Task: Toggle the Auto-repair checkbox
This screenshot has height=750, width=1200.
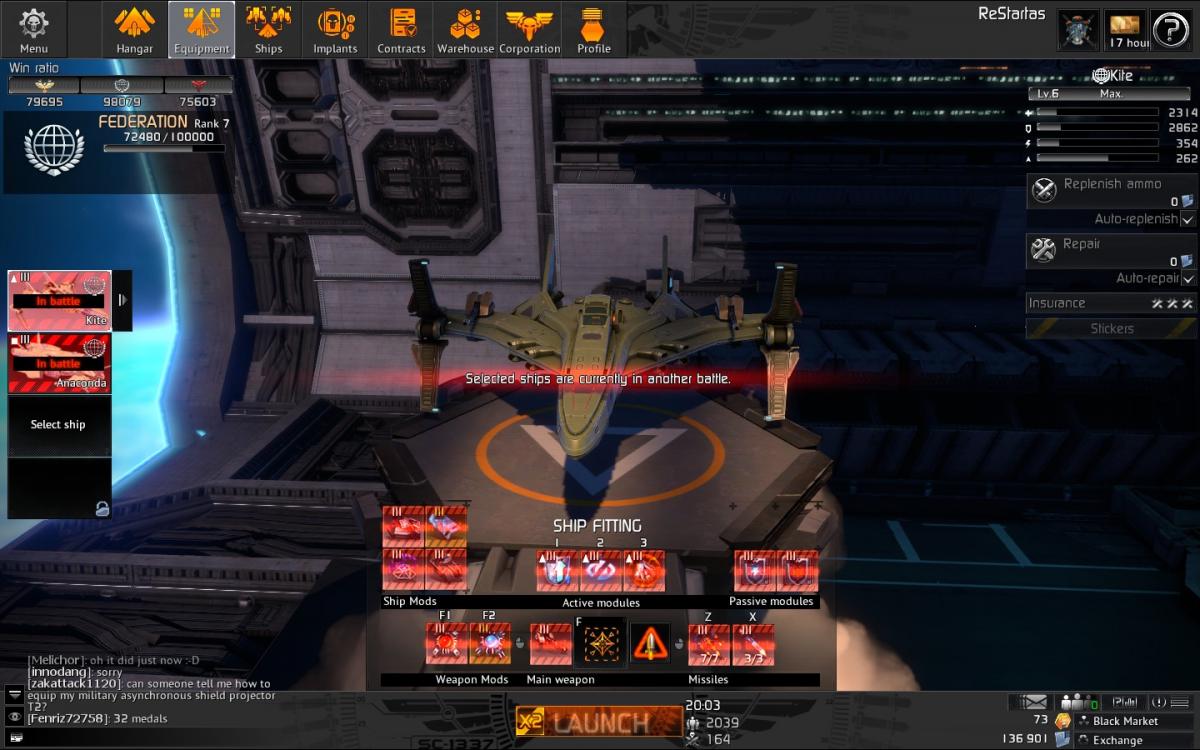Action: point(1188,279)
